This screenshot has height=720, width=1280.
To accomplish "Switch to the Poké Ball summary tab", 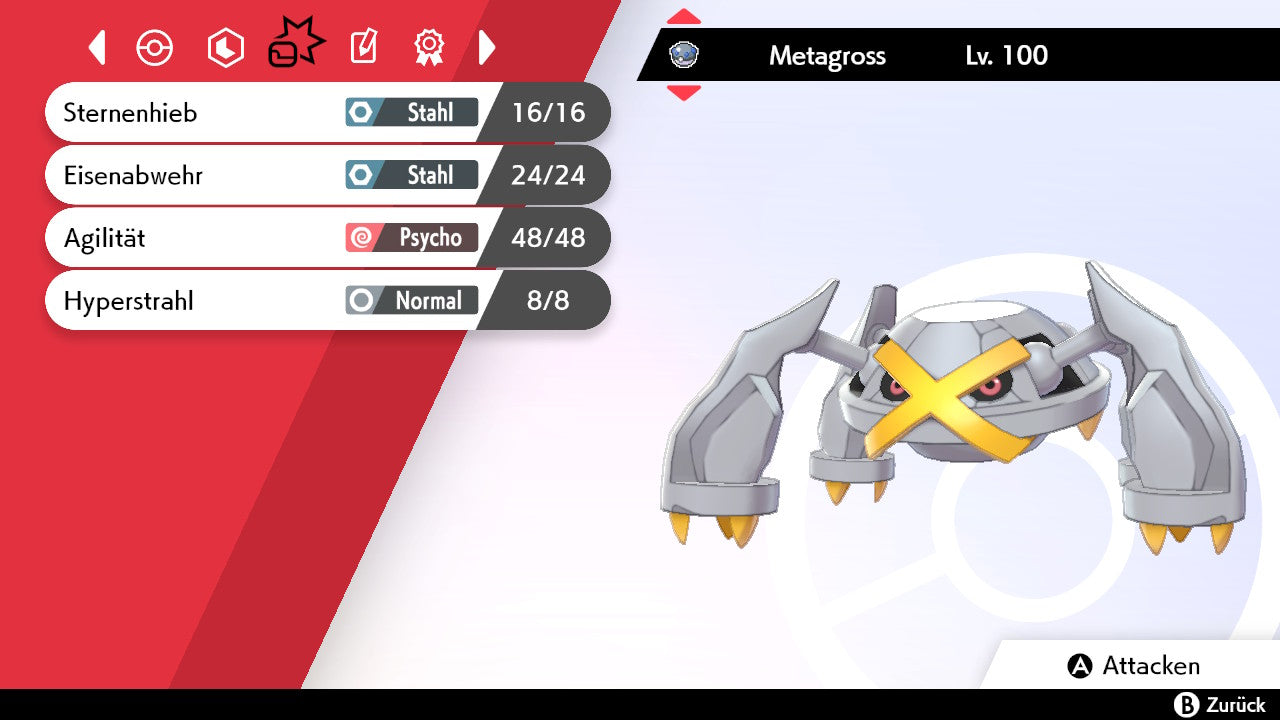I will (155, 48).
